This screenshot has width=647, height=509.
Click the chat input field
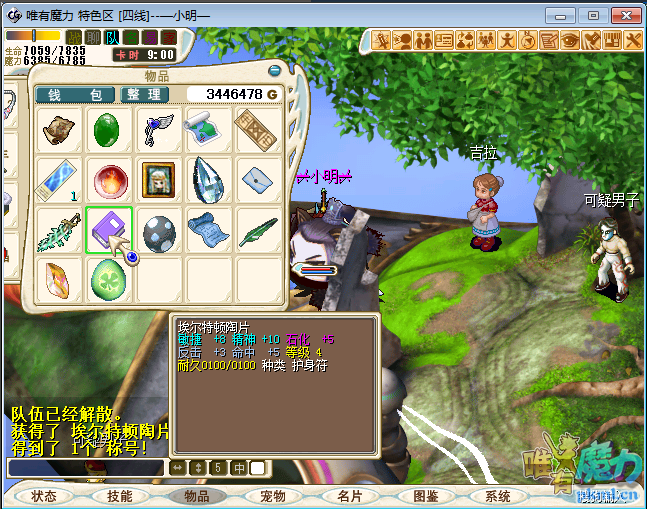pos(85,468)
